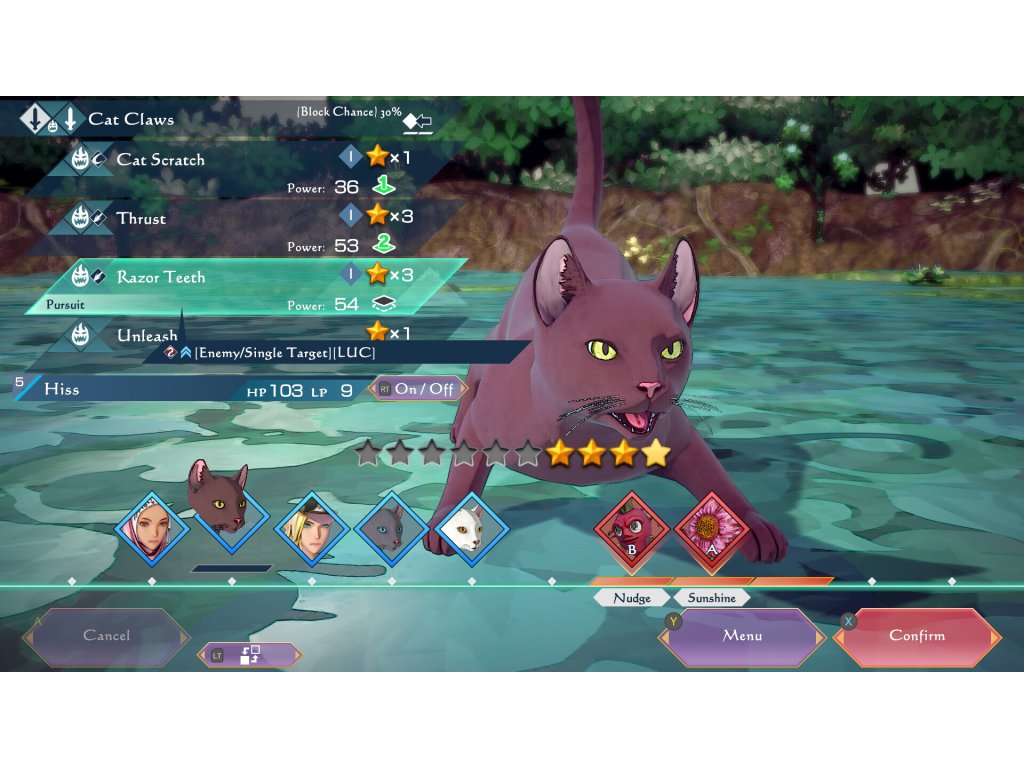Image resolution: width=1024 pixels, height=768 pixels.
Task: Select the Cat Scratch skill
Action: coord(160,160)
